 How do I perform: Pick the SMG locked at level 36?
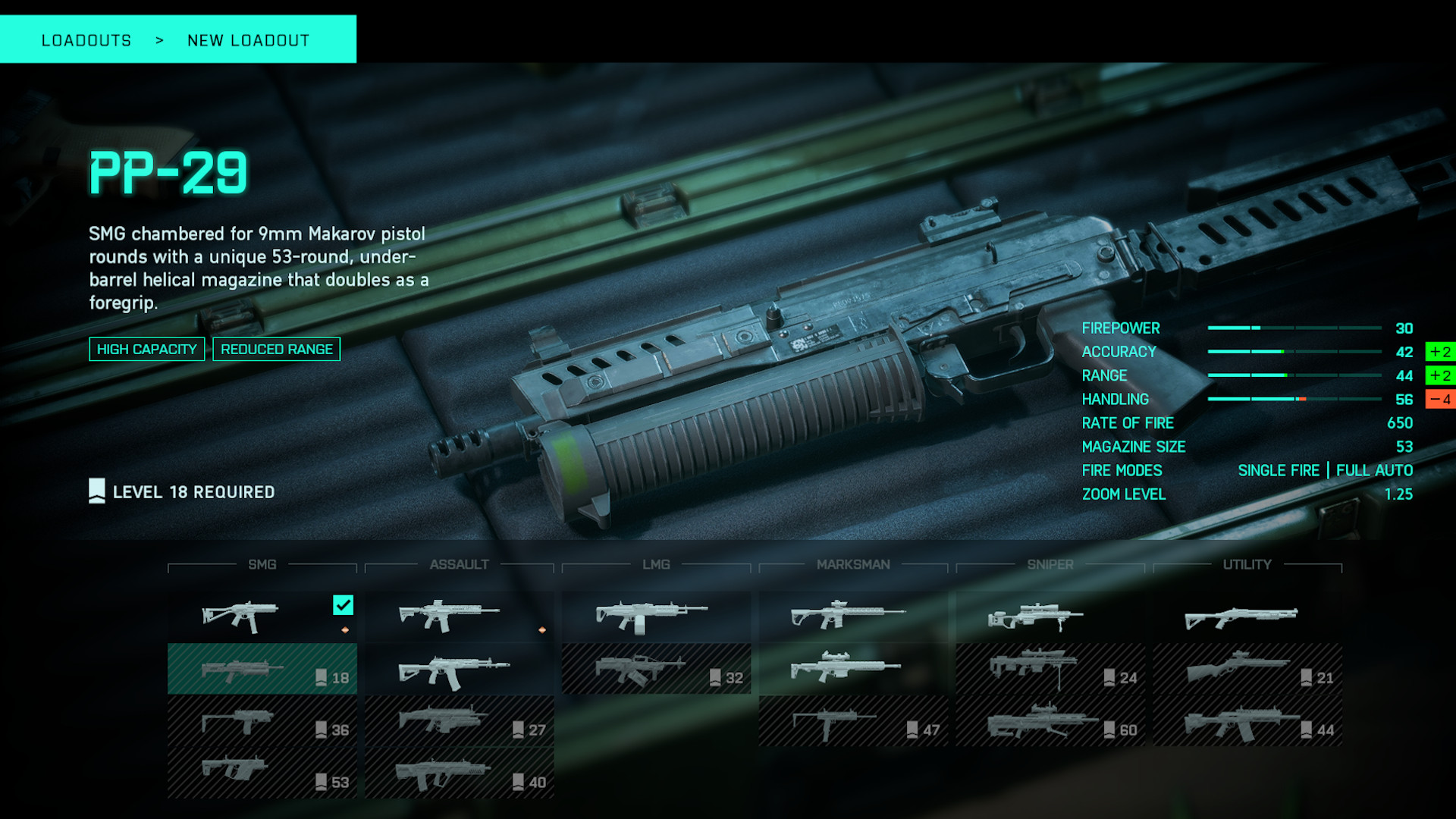(262, 721)
